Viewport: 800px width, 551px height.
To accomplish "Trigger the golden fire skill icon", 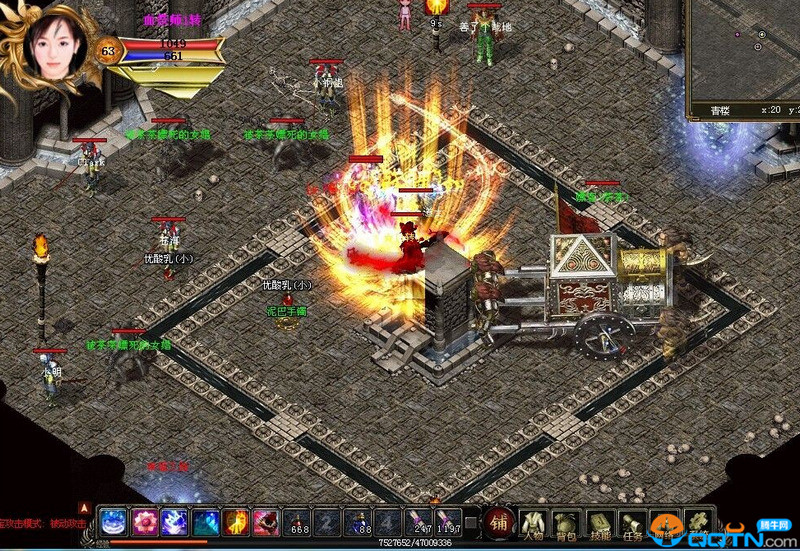I will click(236, 522).
